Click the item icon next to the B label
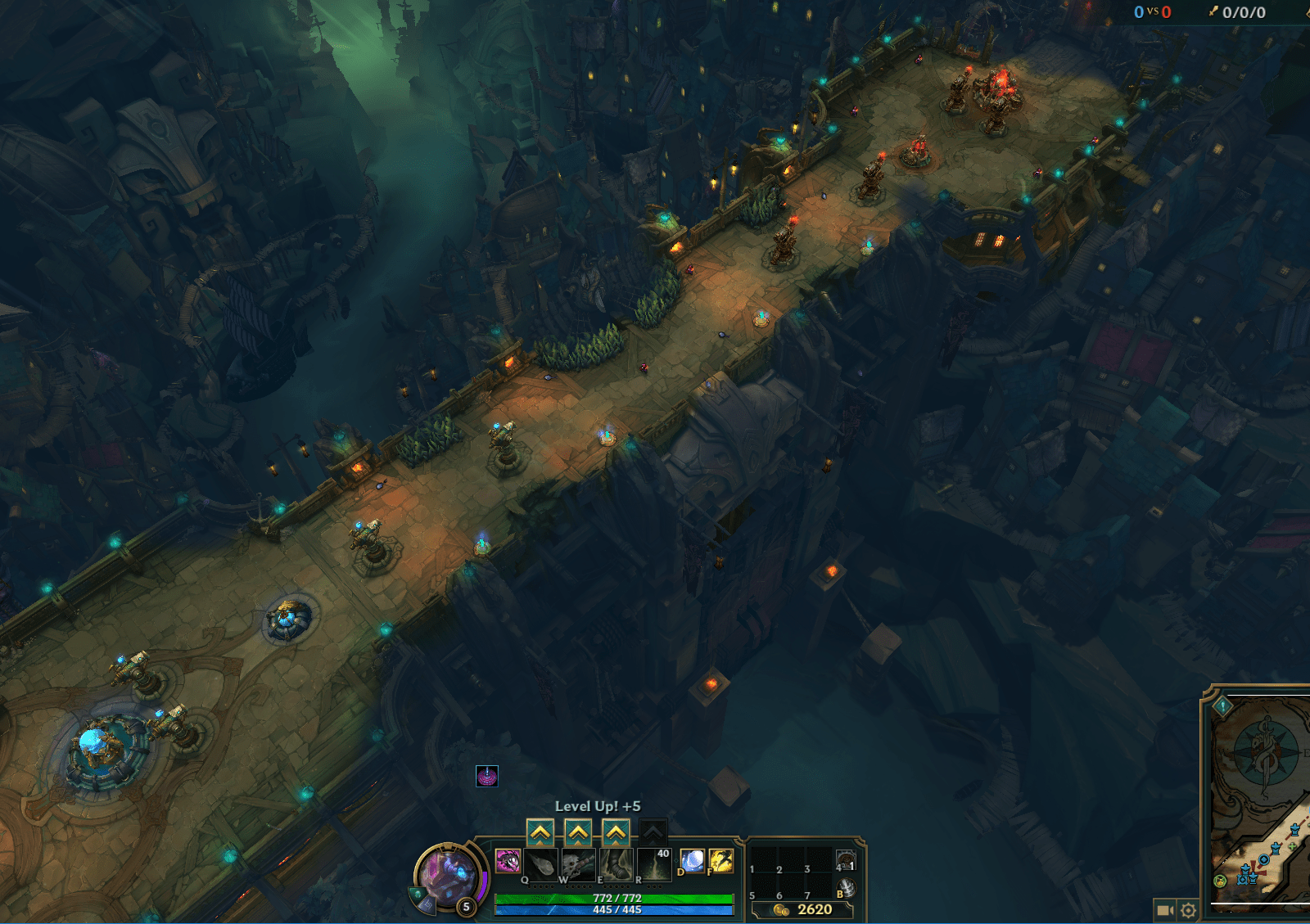Image resolution: width=1310 pixels, height=924 pixels. click(846, 889)
